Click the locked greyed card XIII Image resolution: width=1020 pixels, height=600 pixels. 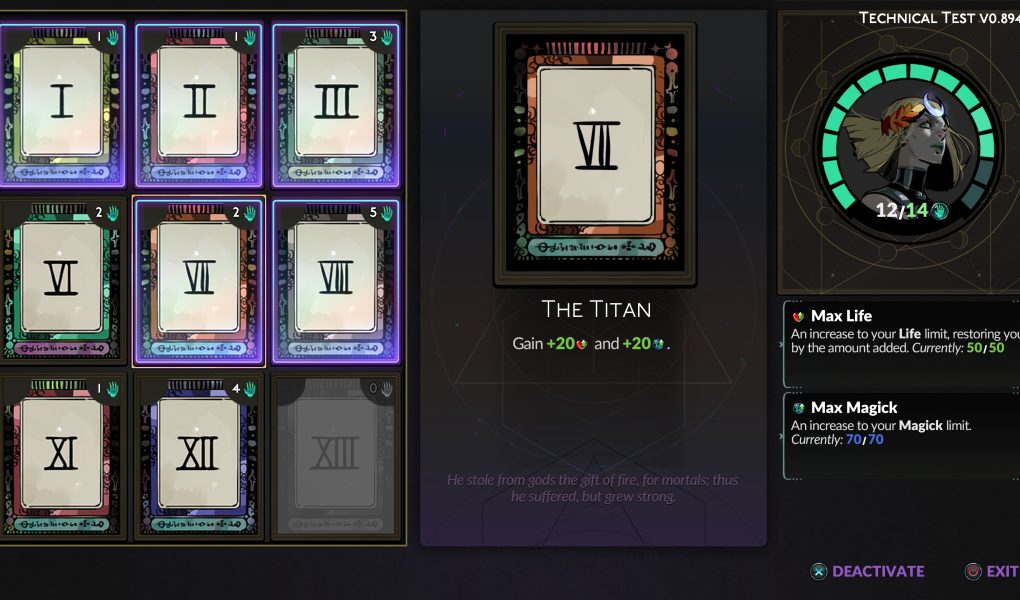pos(336,455)
